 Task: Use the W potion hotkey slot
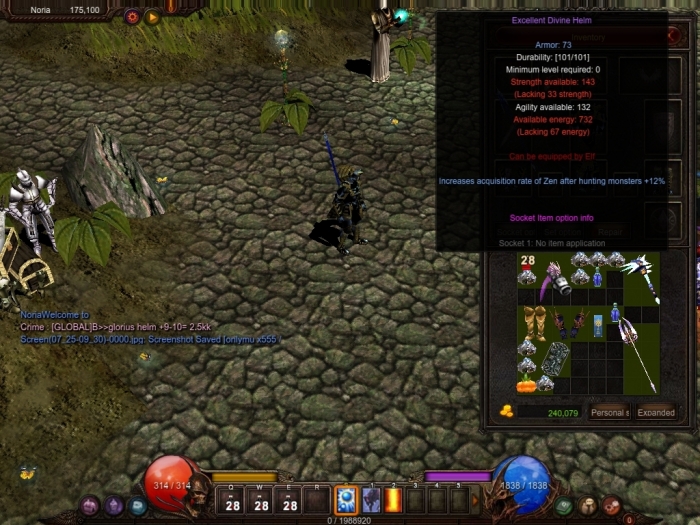(260, 501)
